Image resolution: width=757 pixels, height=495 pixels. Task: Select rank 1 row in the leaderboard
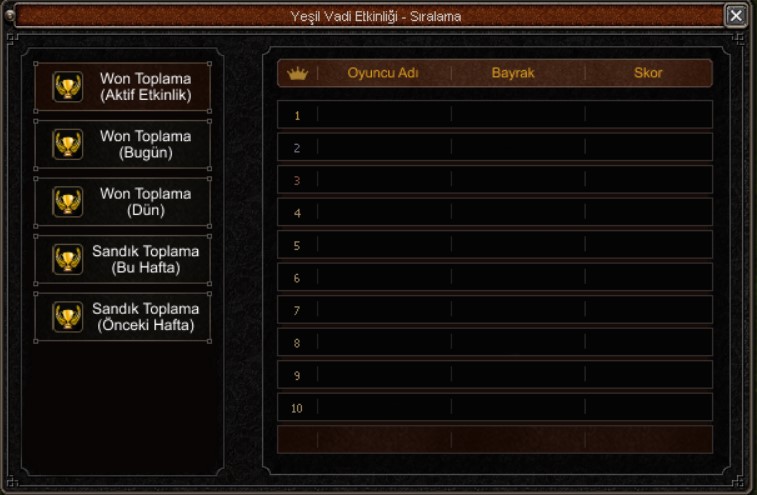pos(494,115)
